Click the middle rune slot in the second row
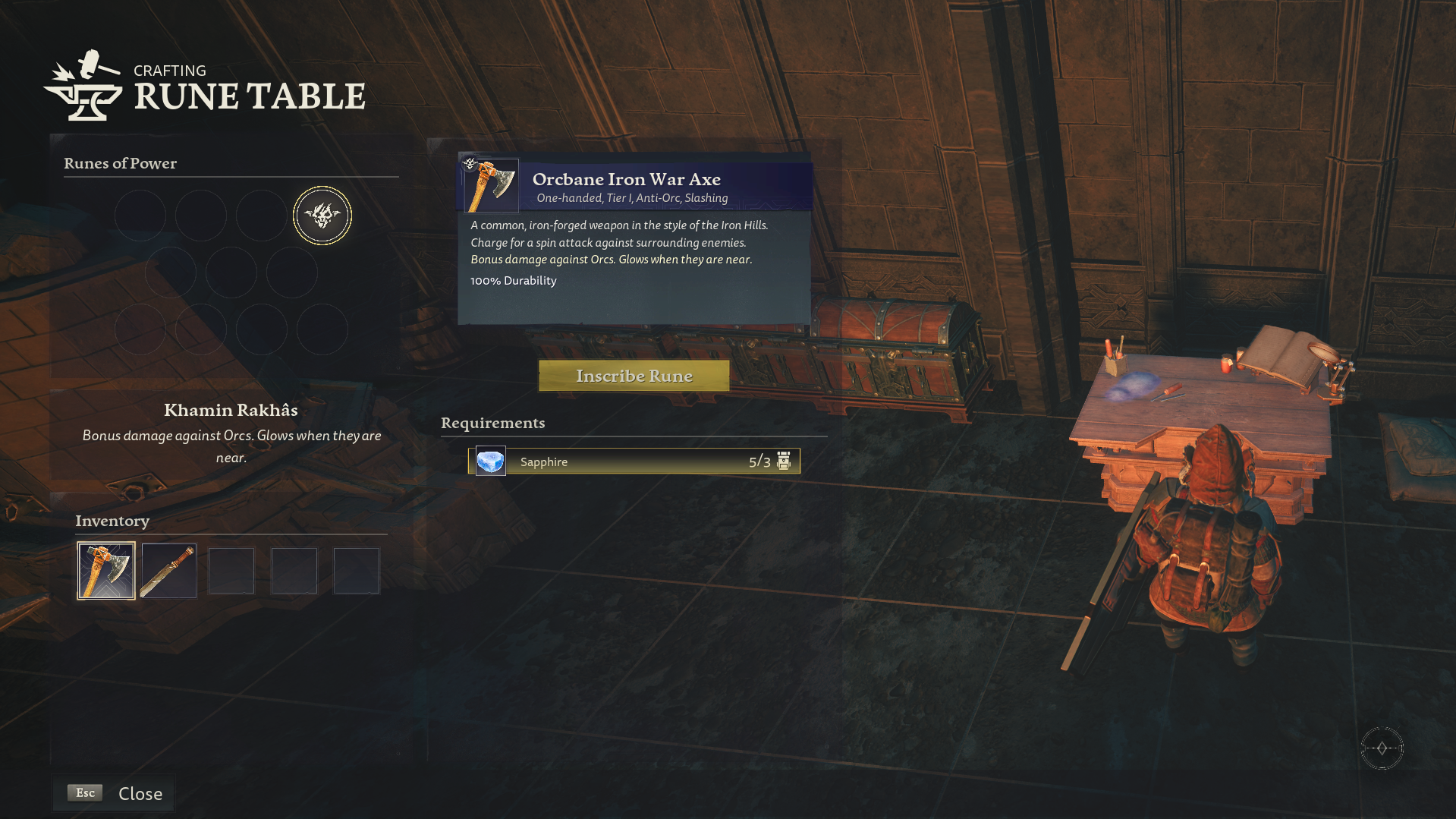The height and width of the screenshot is (819, 1456). pyautogui.click(x=231, y=272)
